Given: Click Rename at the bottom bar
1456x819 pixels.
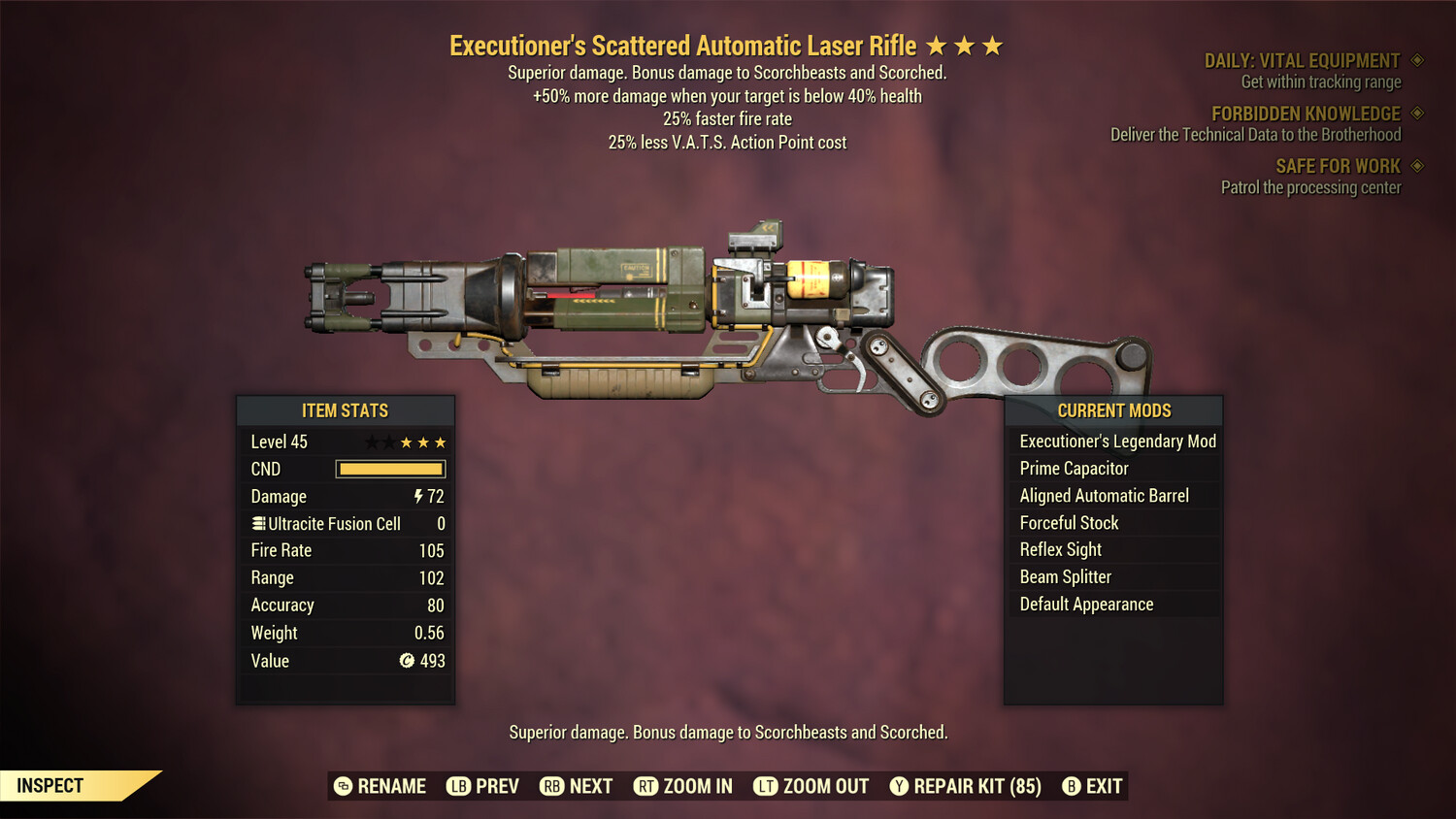Looking at the screenshot, I should point(380,786).
